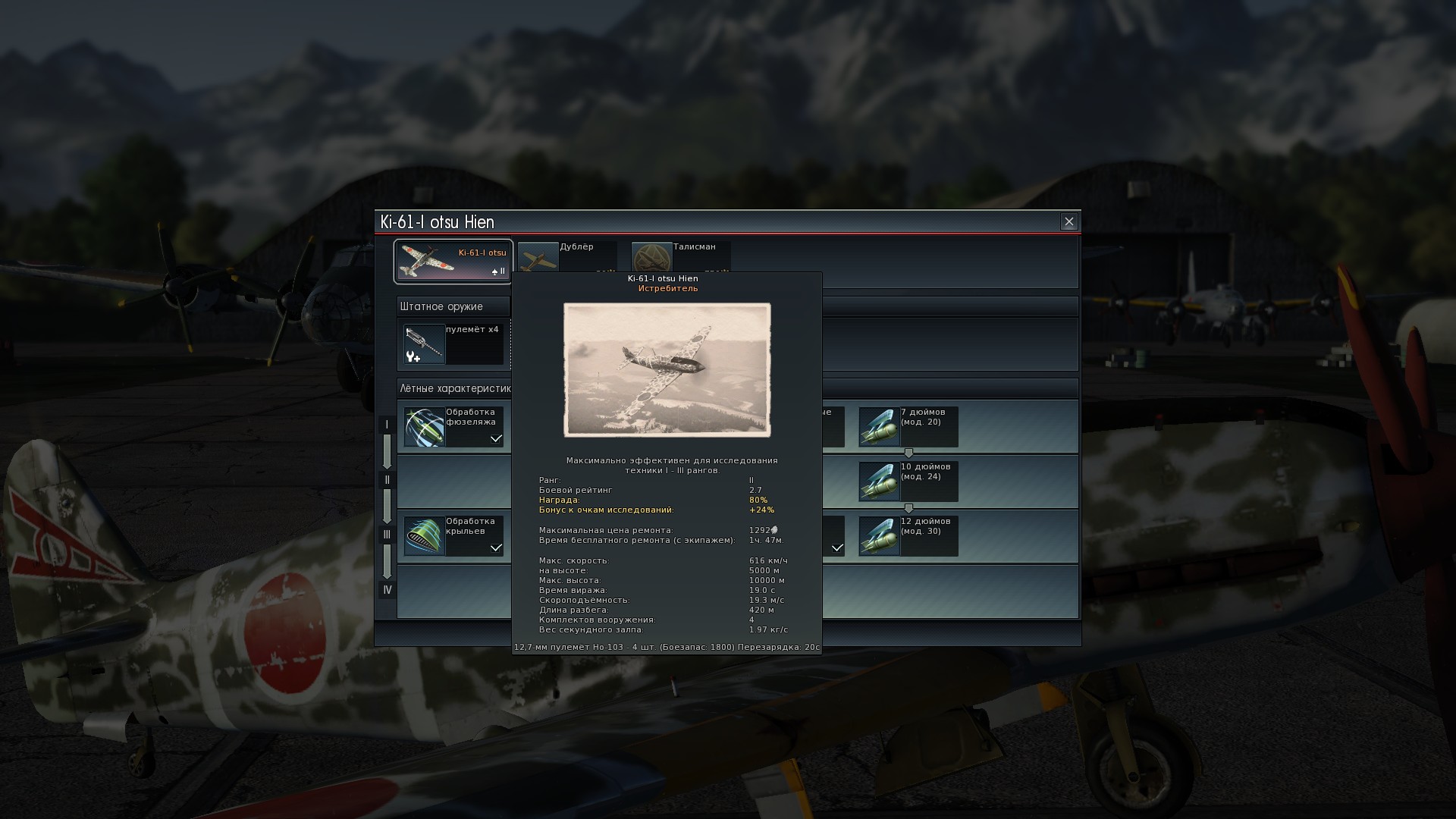
Task: Select the Обработка крыльев modification
Action: coord(453,535)
